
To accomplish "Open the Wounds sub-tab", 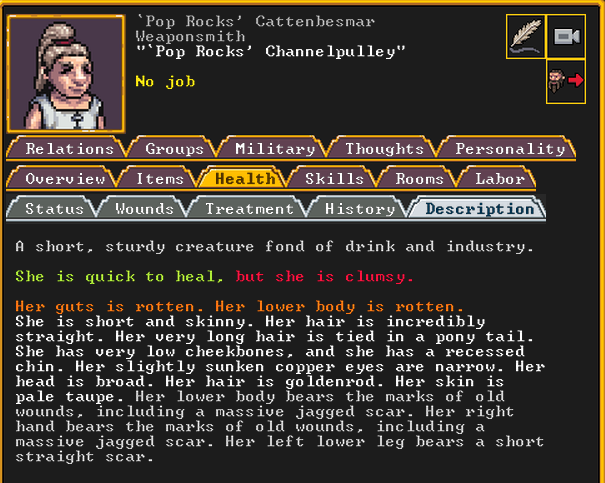I will [x=144, y=209].
